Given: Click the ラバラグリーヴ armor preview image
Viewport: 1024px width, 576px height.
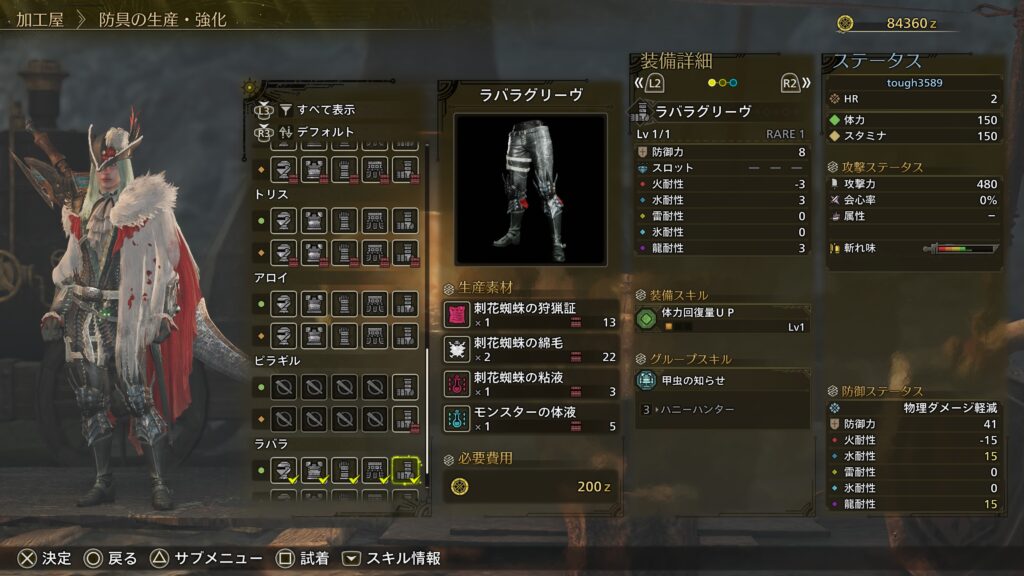Looking at the screenshot, I should click(530, 188).
